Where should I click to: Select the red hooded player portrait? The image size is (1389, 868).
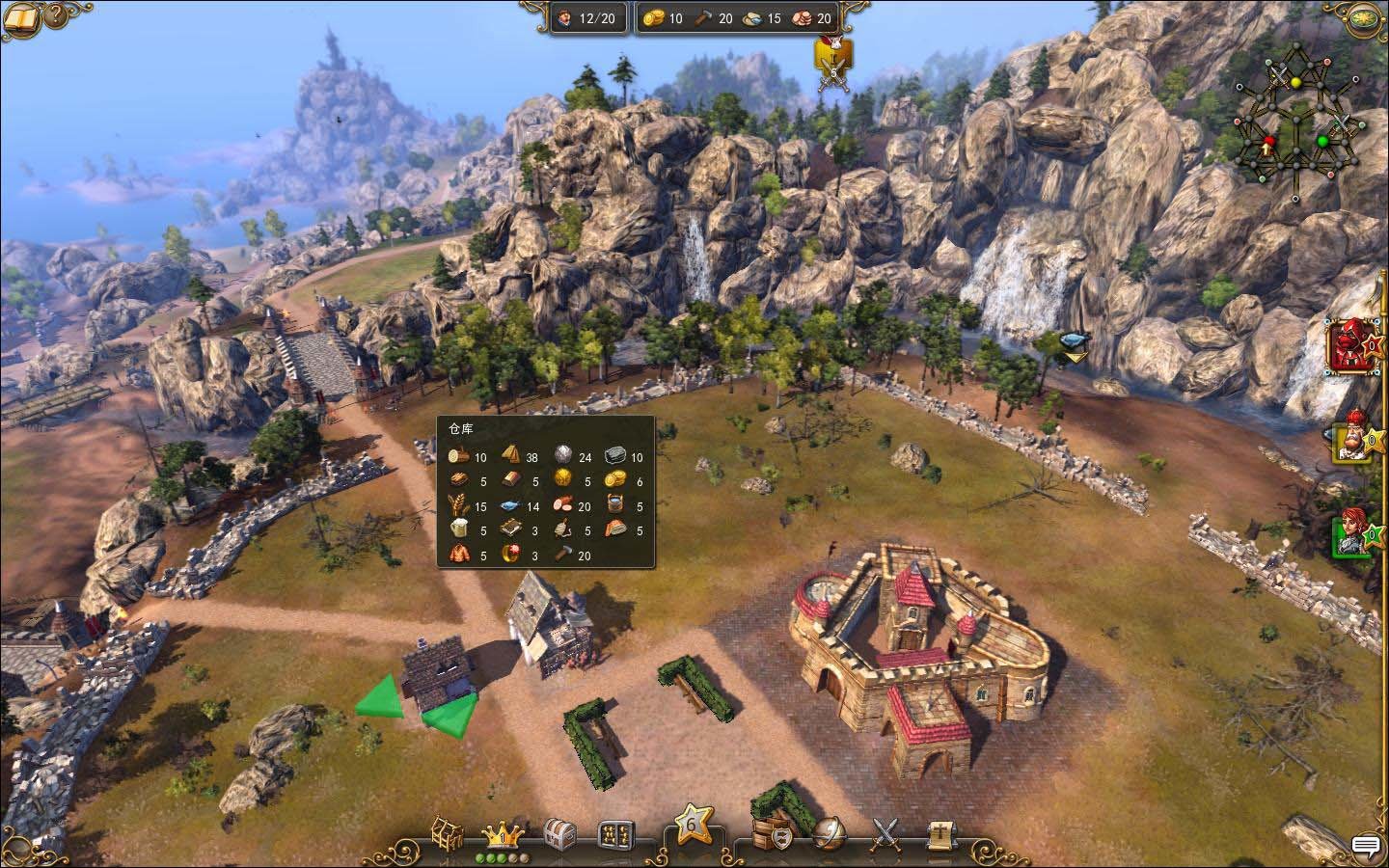pos(1347,346)
